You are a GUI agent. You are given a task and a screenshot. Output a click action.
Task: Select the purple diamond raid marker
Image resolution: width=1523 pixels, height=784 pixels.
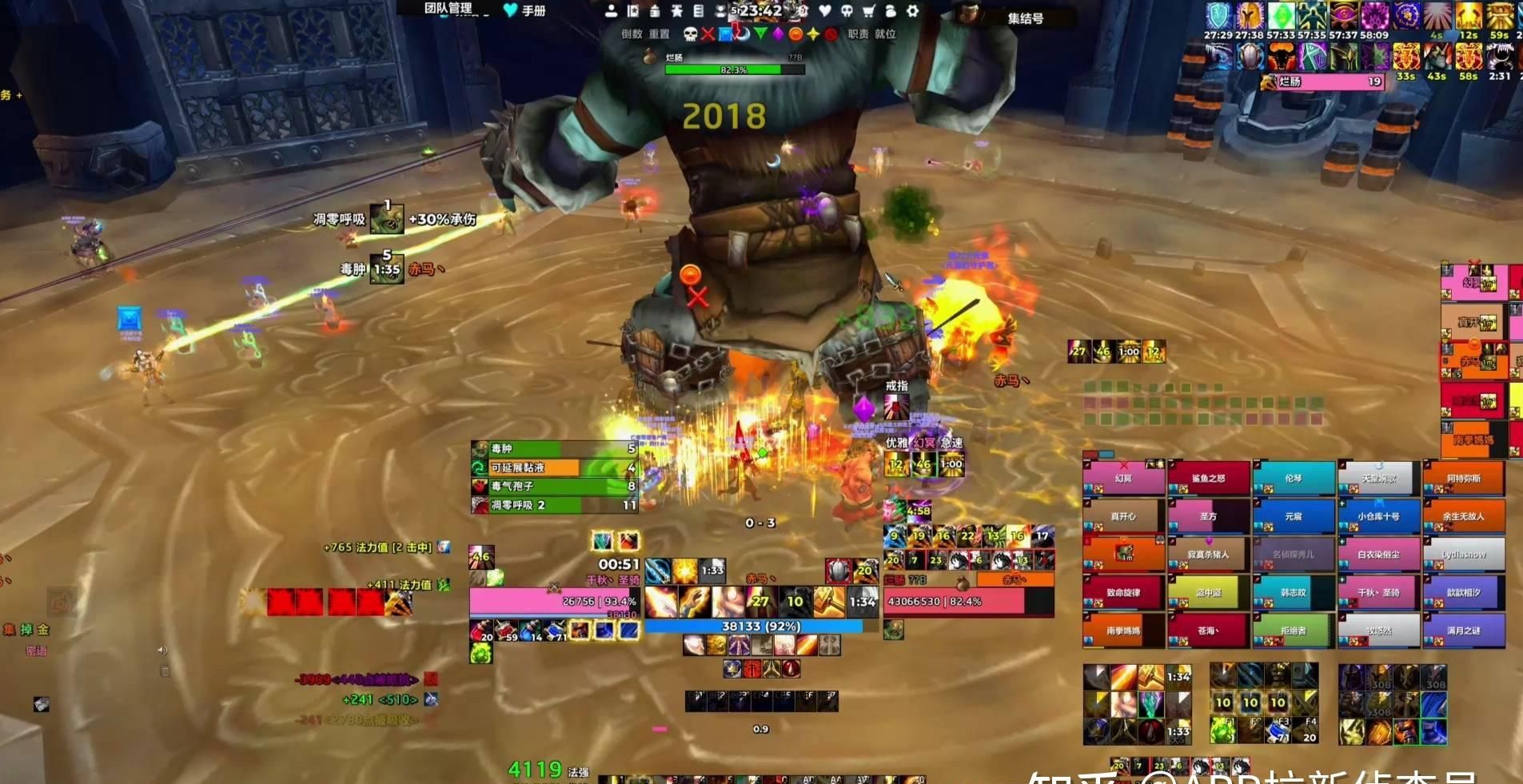pos(778,34)
